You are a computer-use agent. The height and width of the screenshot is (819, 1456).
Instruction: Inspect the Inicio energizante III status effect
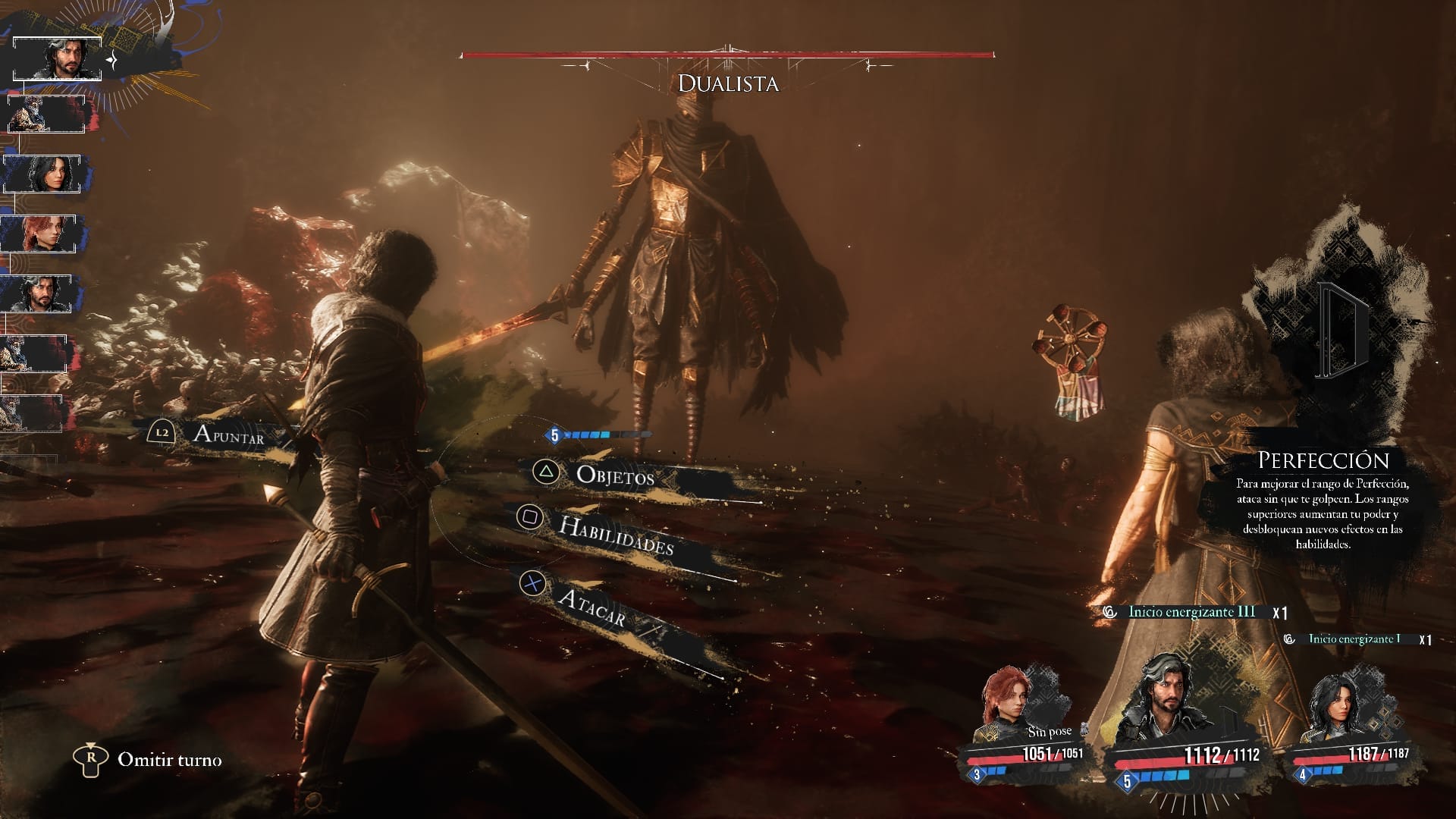click(x=1191, y=612)
